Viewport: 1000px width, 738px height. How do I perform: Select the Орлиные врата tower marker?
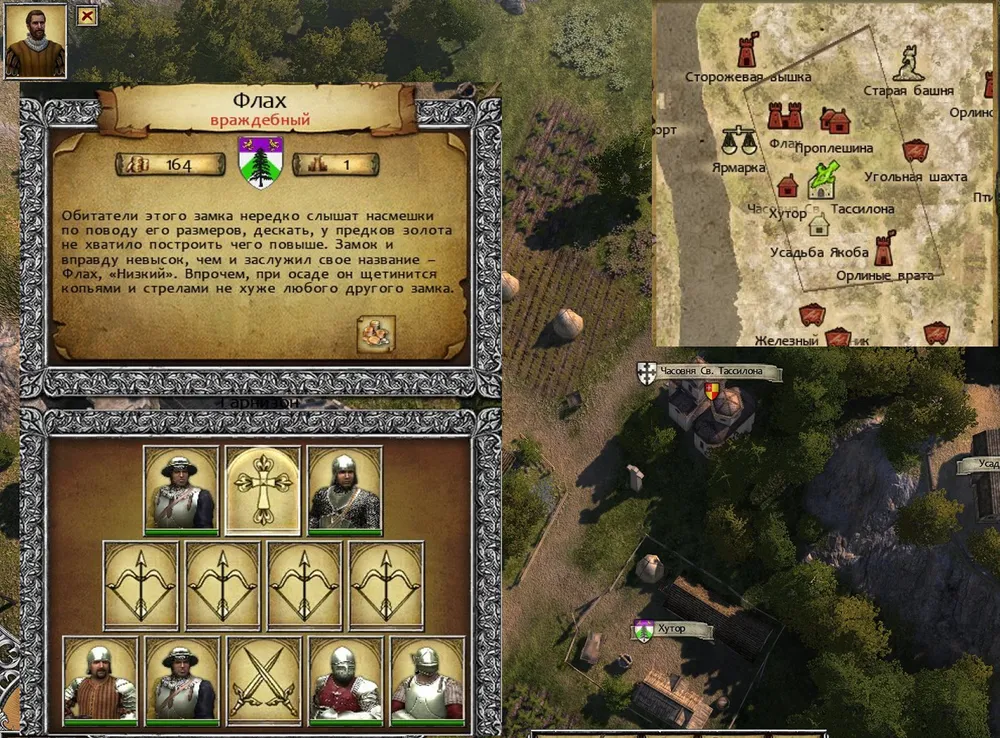coord(884,248)
